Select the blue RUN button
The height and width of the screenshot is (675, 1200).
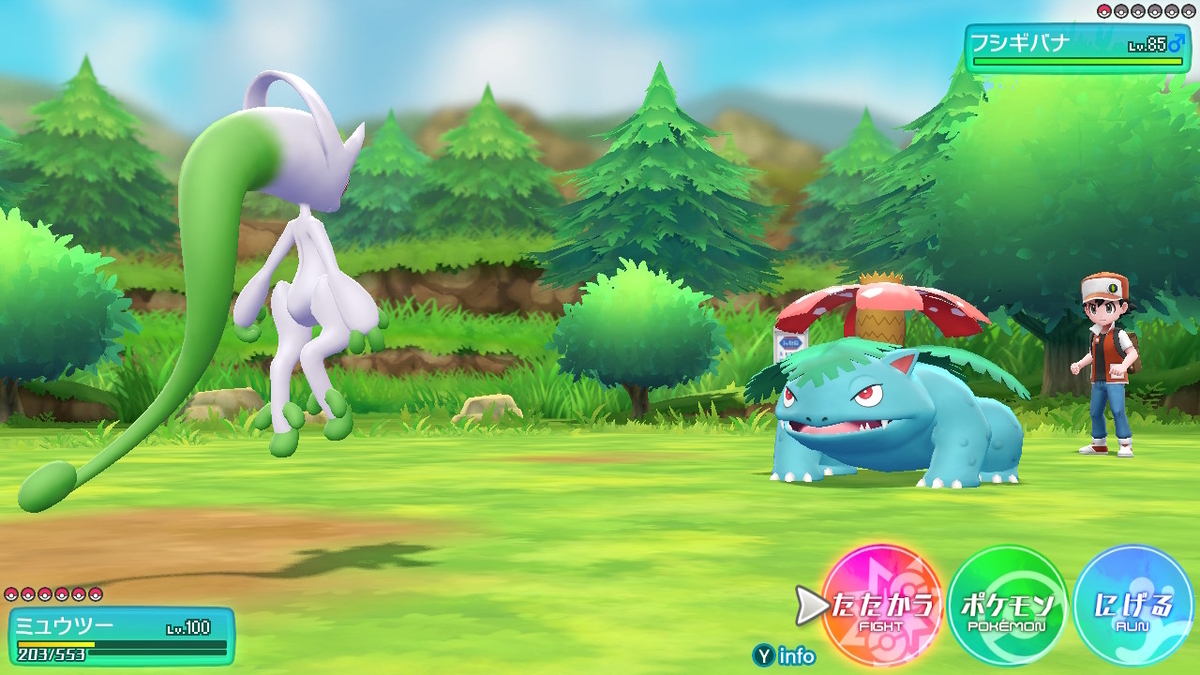coord(1133,606)
